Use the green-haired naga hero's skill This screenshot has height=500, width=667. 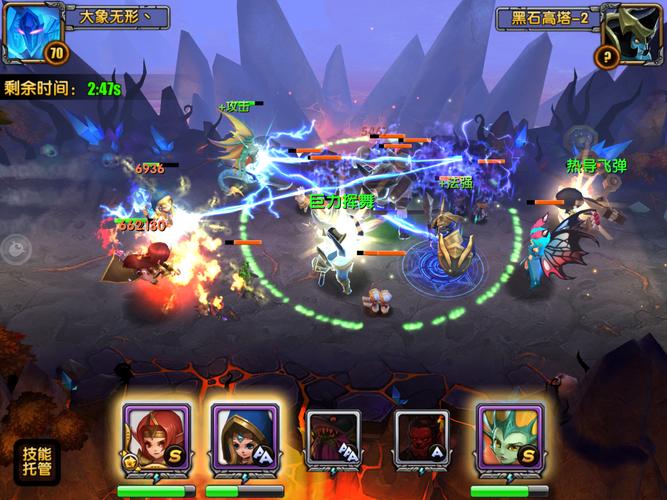[x=509, y=438]
